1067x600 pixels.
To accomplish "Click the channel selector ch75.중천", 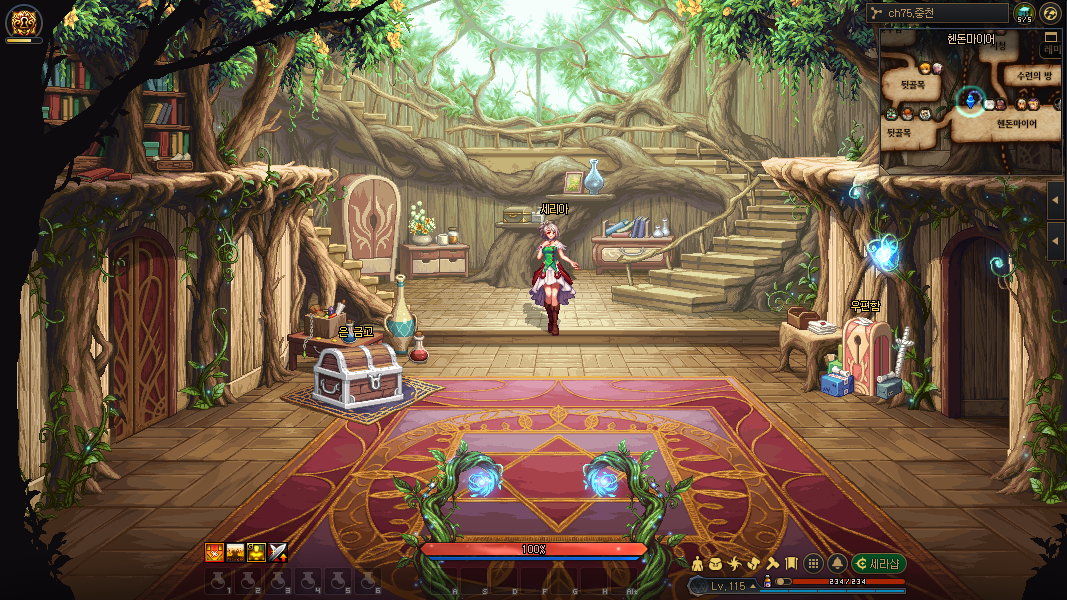I will point(937,13).
